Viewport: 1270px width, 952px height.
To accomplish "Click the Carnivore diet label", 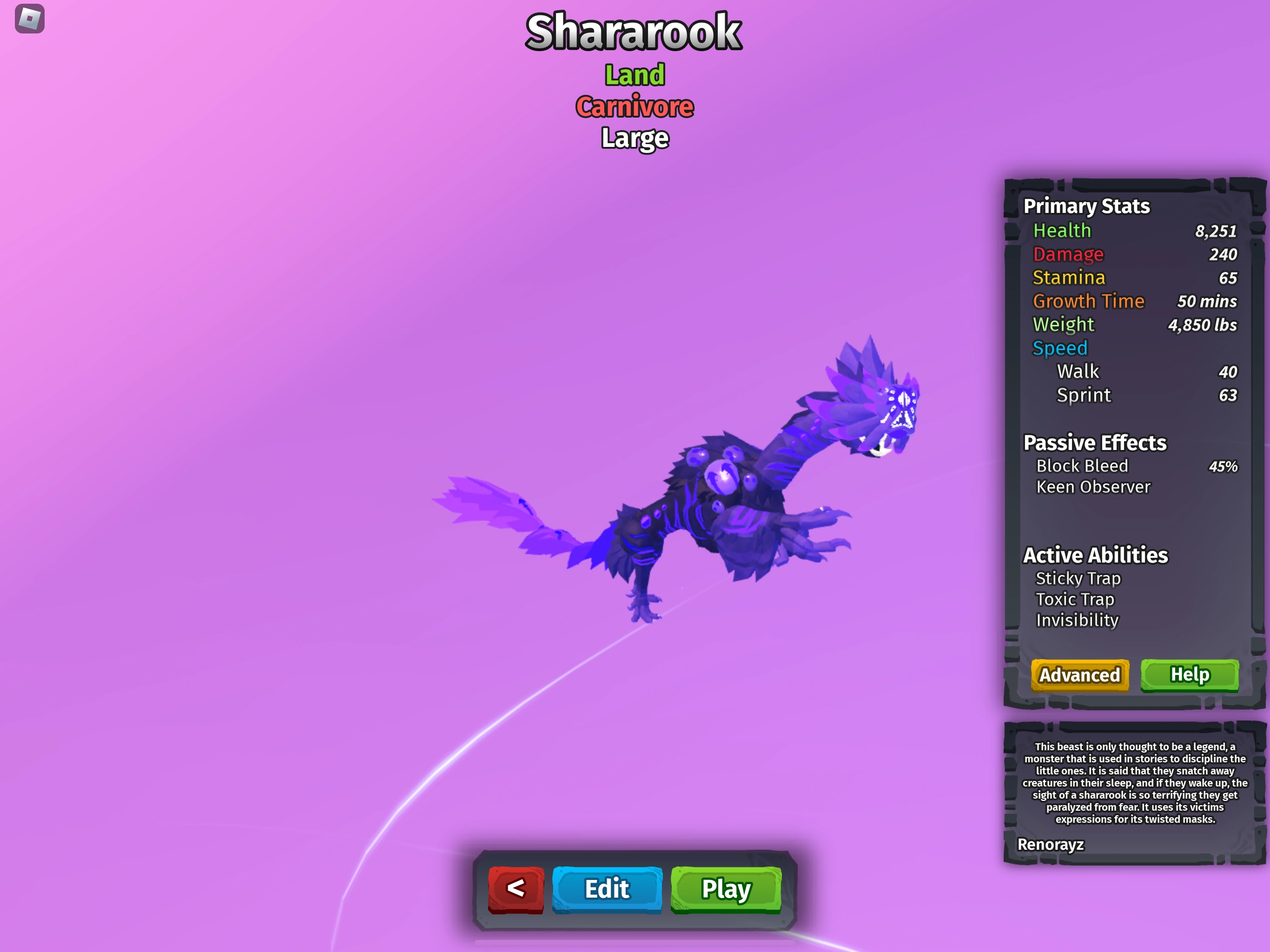I will pyautogui.click(x=635, y=106).
